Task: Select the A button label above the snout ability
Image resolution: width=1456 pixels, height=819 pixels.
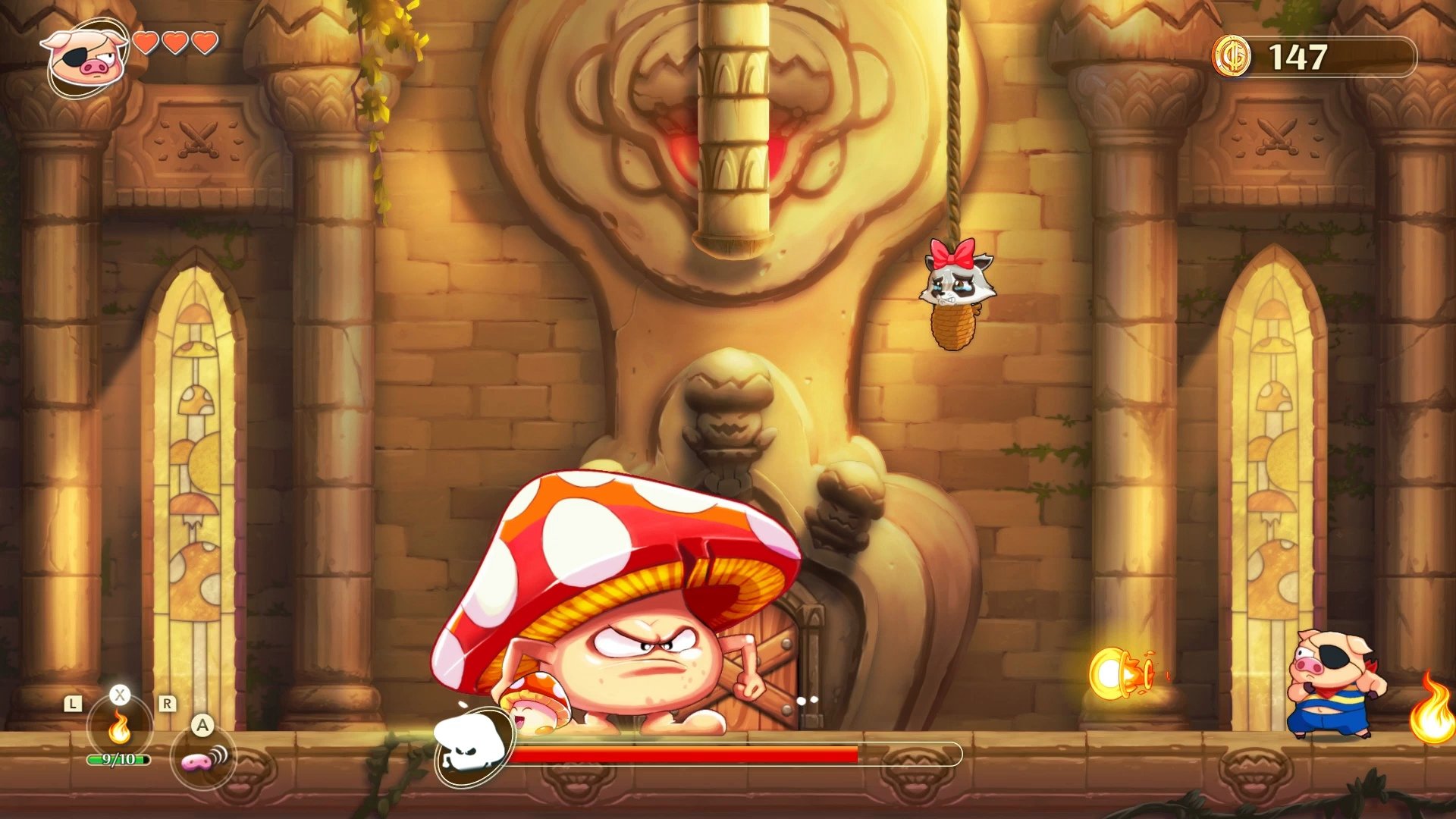Action: pyautogui.click(x=202, y=724)
